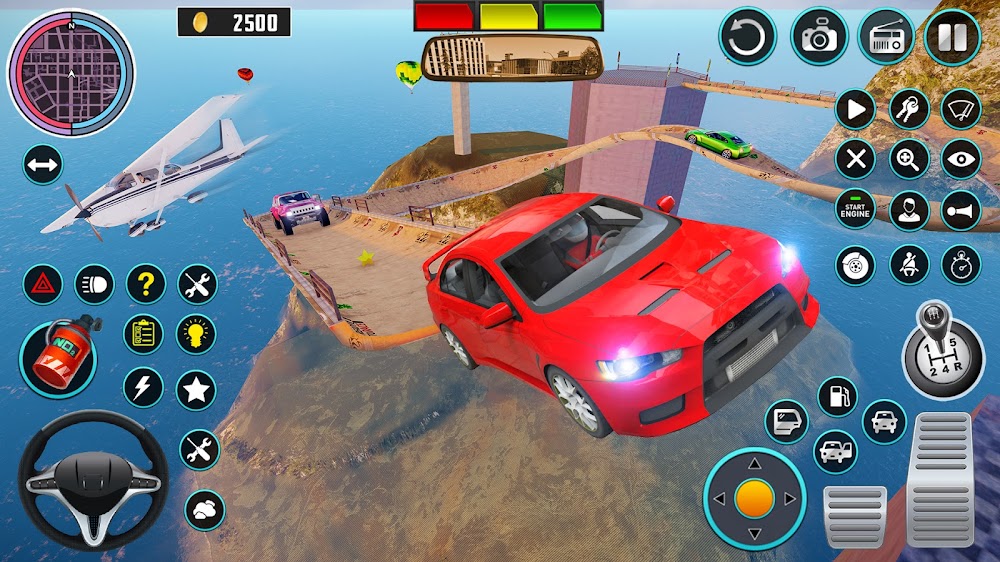Toggle the headlights icon
The height and width of the screenshot is (562, 1000).
click(x=94, y=284)
